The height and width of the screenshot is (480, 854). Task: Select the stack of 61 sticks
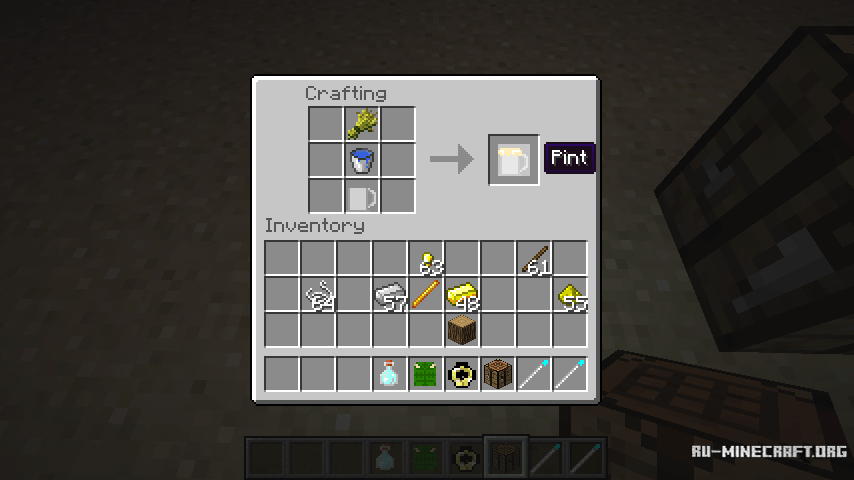coord(534,260)
